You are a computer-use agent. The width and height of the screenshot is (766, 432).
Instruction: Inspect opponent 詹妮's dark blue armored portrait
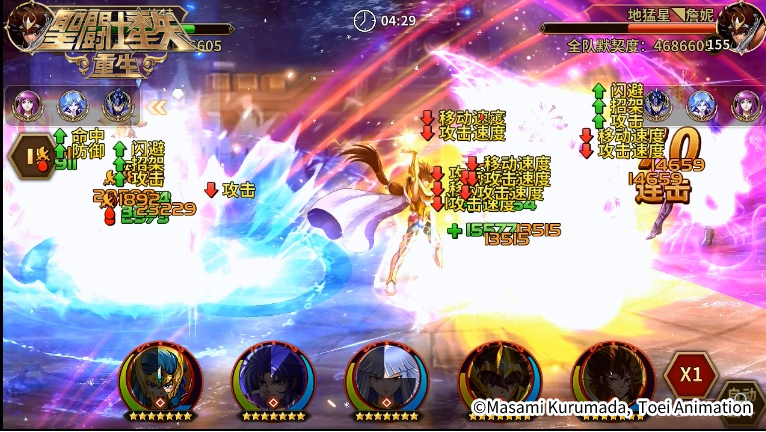tap(657, 103)
